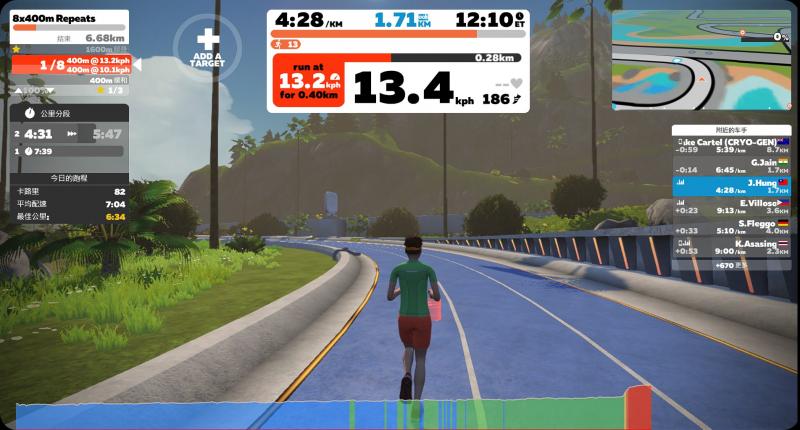Open the minimap
Viewport: 800px width, 430px height.
pos(701,59)
